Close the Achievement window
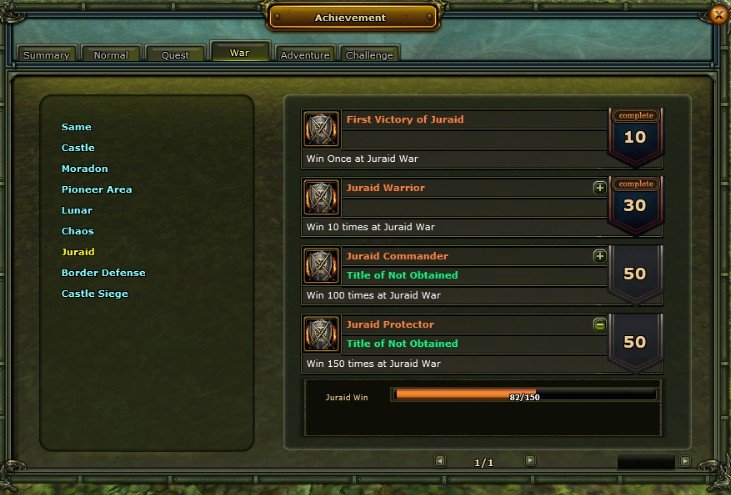 coord(718,13)
